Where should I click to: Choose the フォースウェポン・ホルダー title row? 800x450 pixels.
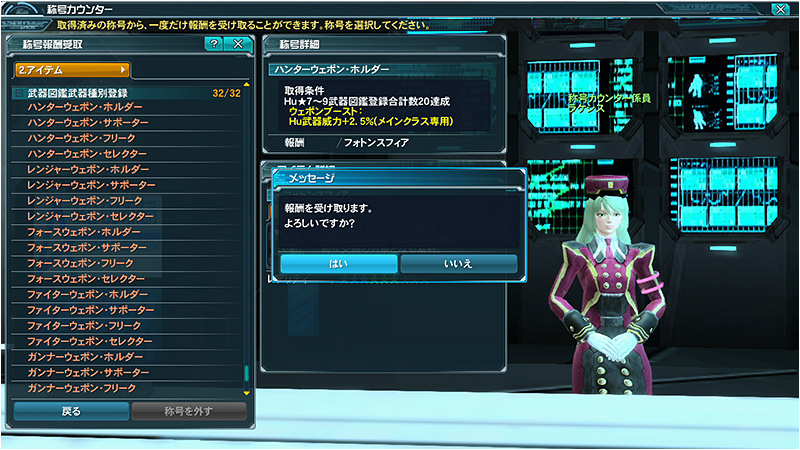coord(85,231)
